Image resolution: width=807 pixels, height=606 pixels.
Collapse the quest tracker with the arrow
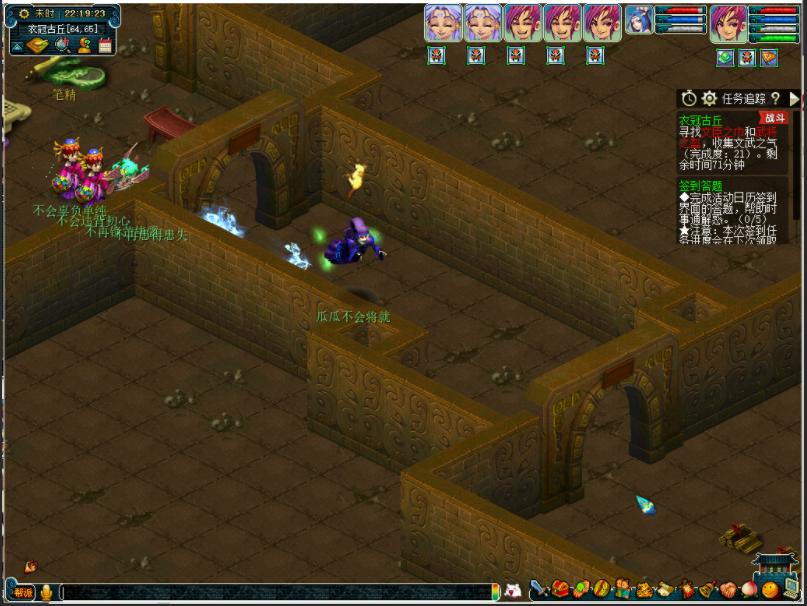point(794,98)
